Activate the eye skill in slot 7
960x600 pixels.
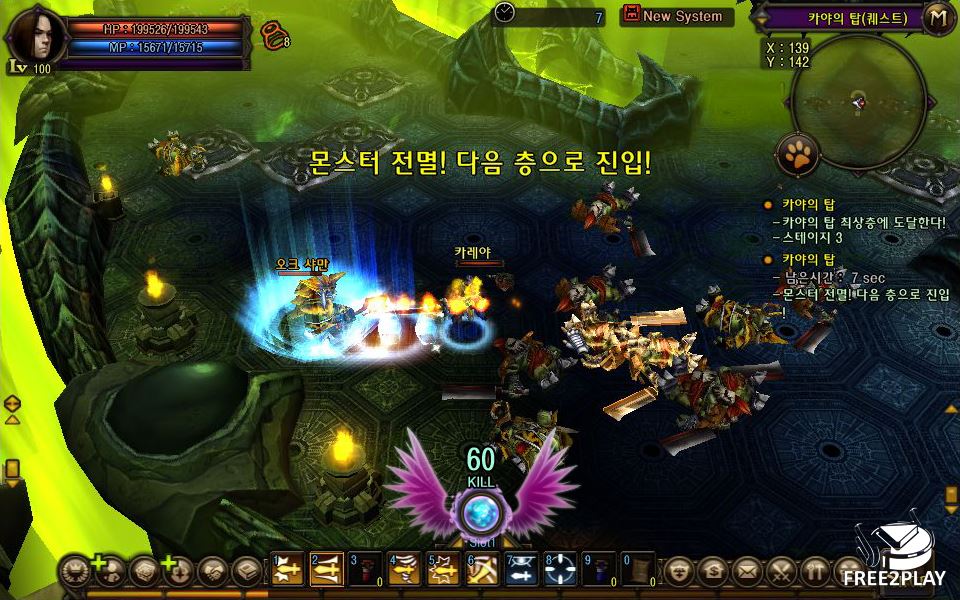point(521,569)
